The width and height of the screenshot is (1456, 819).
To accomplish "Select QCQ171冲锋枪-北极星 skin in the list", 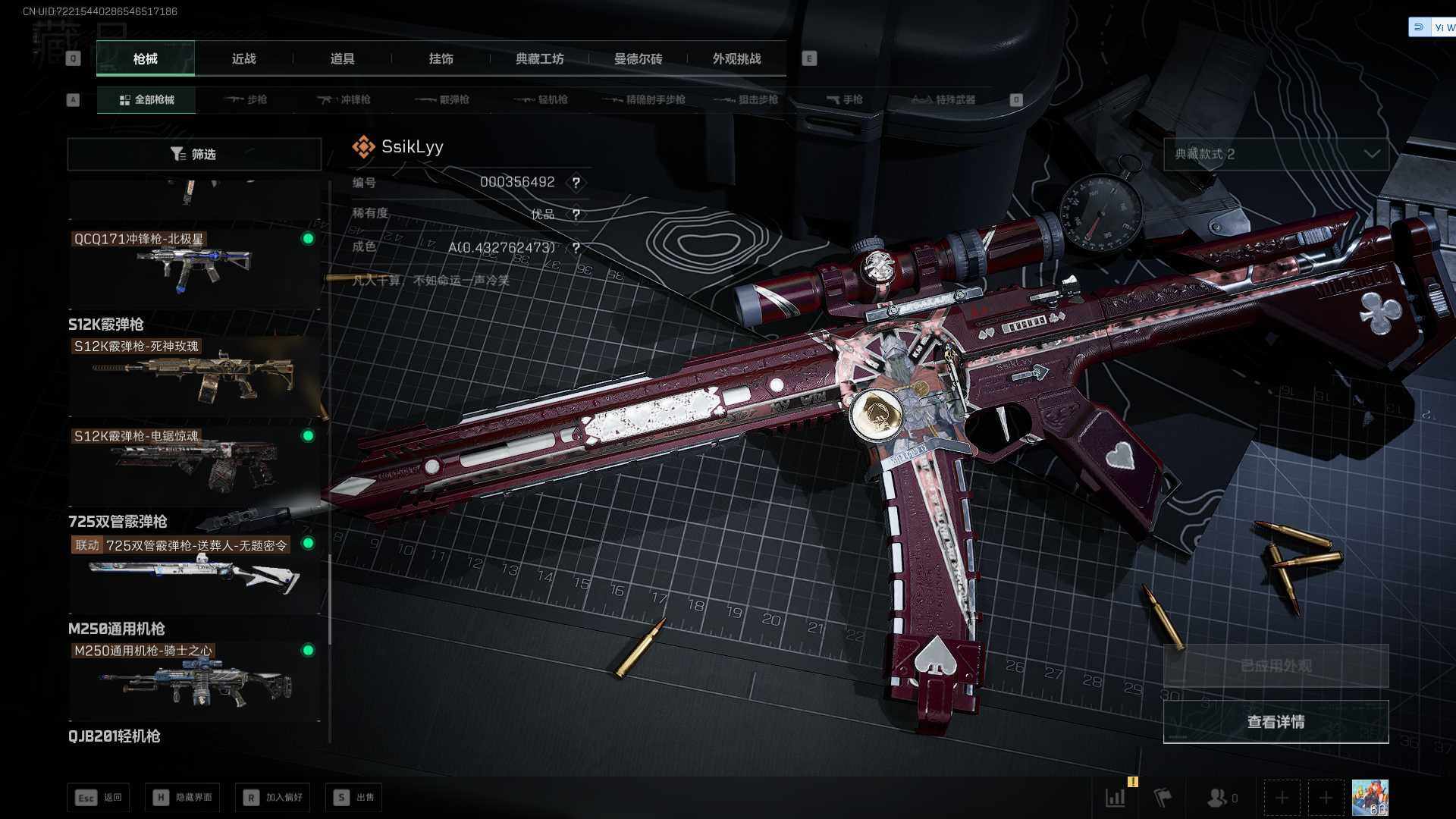I will [x=193, y=267].
